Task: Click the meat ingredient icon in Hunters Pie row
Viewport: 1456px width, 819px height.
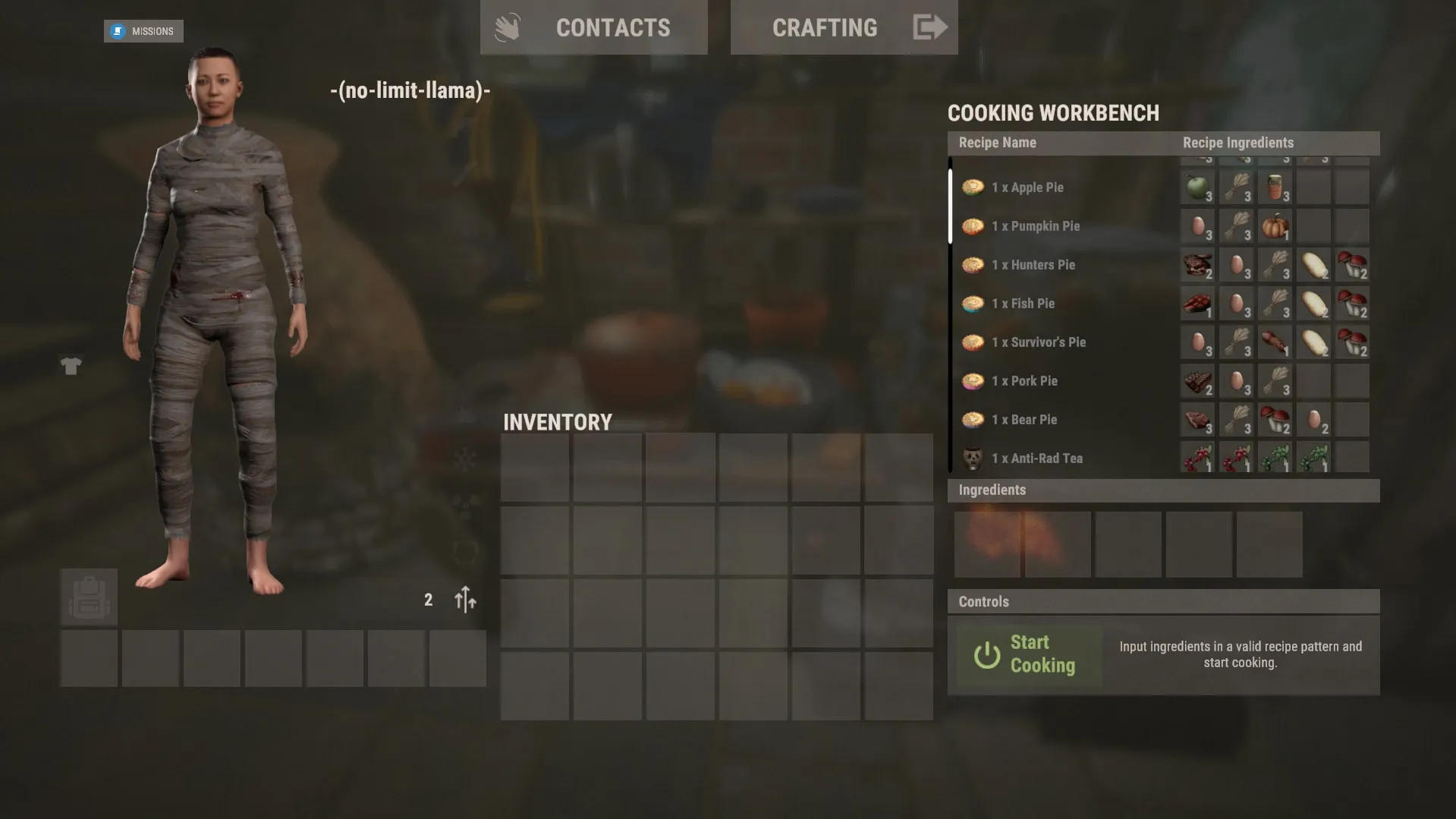Action: [x=1197, y=265]
